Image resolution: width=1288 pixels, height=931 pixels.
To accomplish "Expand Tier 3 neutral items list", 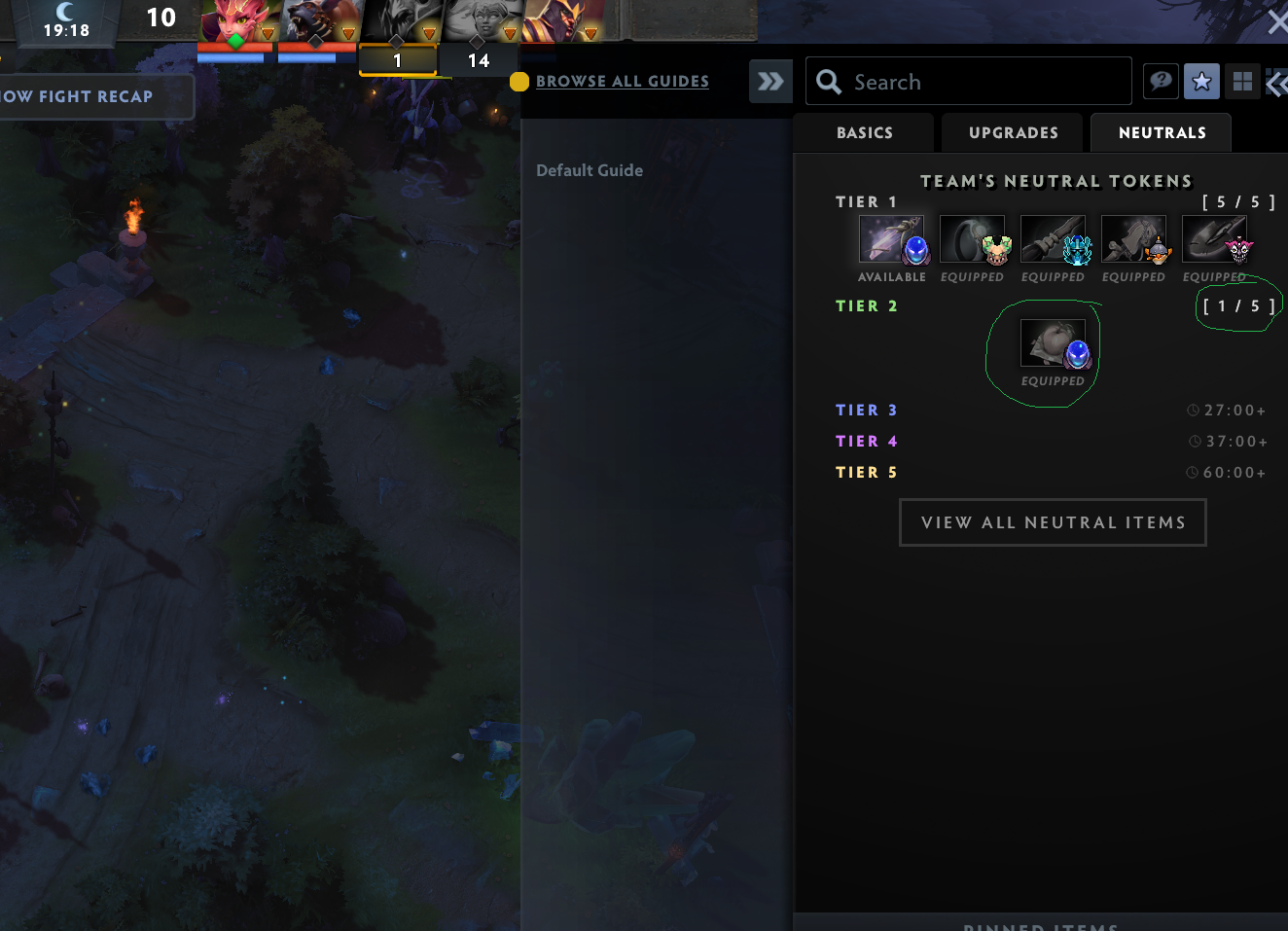I will 866,410.
